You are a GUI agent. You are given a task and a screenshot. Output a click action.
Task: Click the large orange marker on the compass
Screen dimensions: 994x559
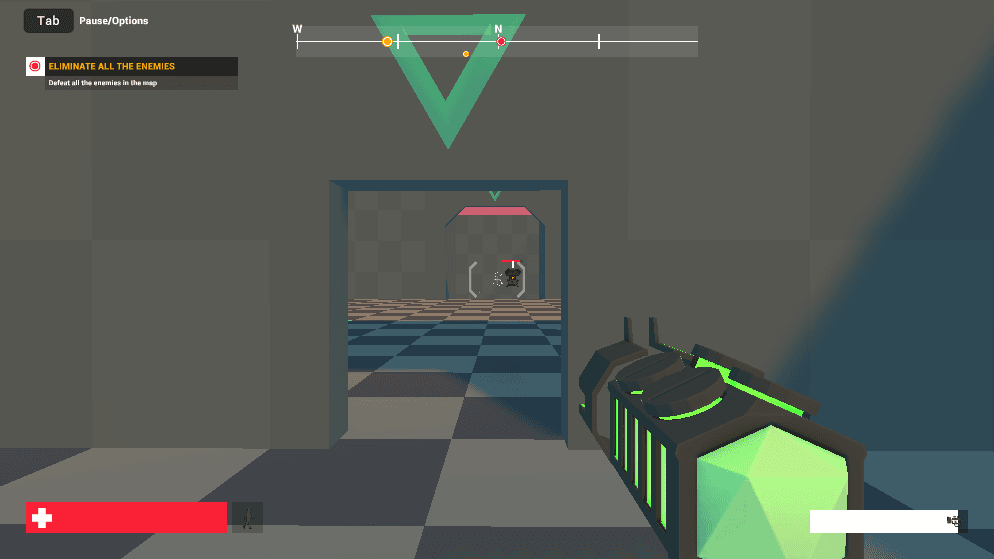coord(387,41)
